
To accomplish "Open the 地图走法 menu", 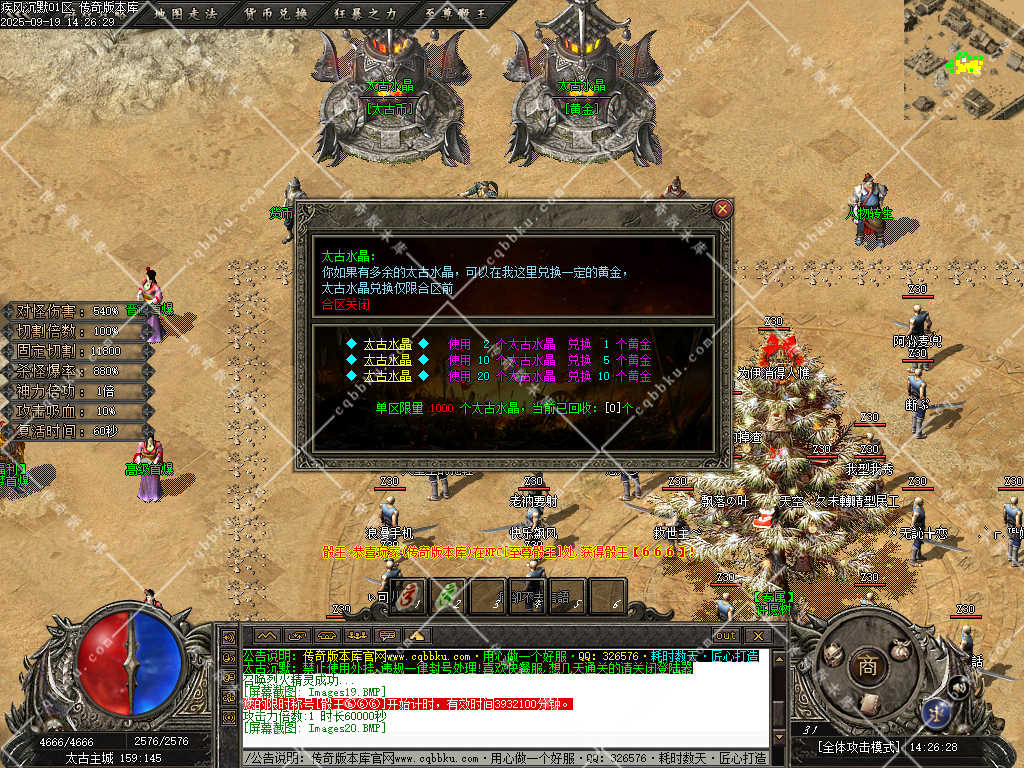I will click(189, 14).
